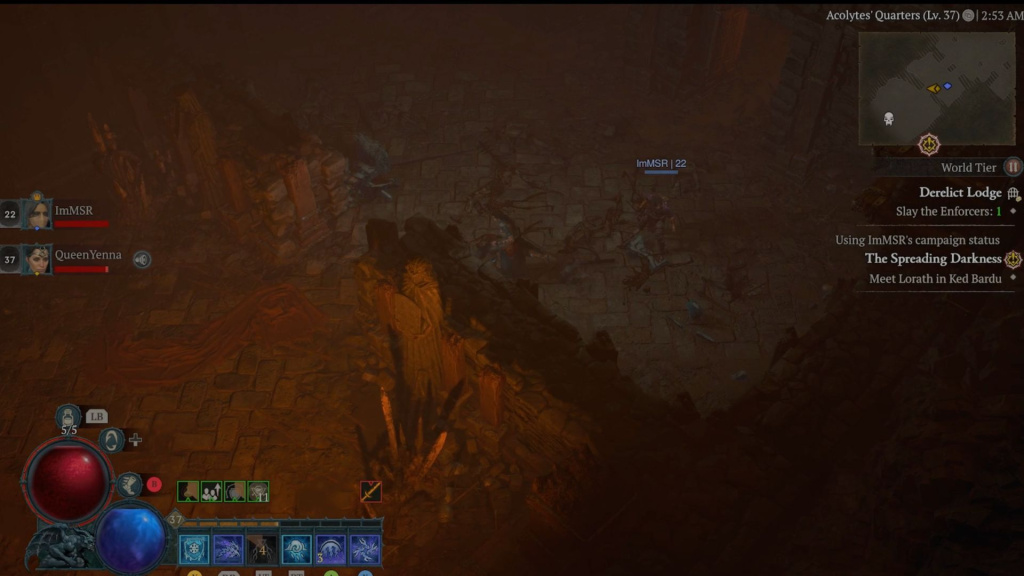
Task: Toggle the voice speaker icon beside QueenYenna
Action: click(x=142, y=259)
